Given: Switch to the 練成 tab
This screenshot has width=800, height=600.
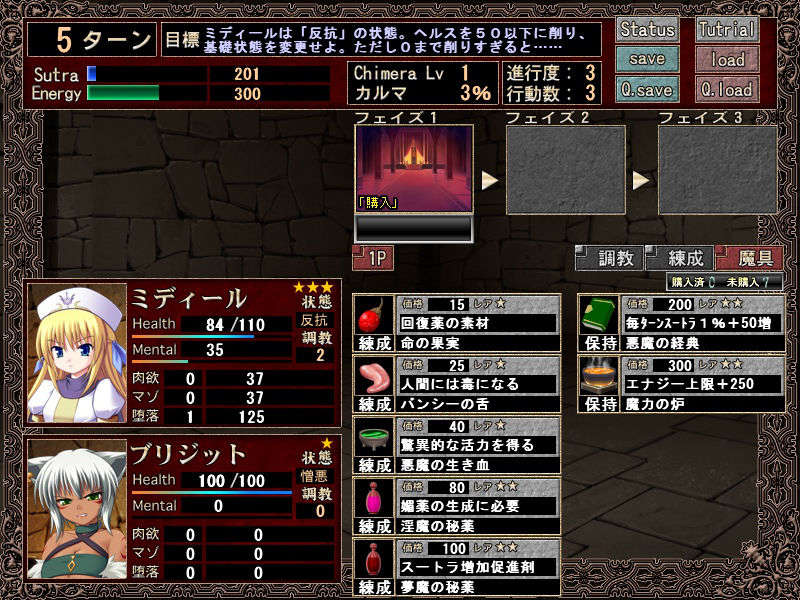Looking at the screenshot, I should (678, 258).
